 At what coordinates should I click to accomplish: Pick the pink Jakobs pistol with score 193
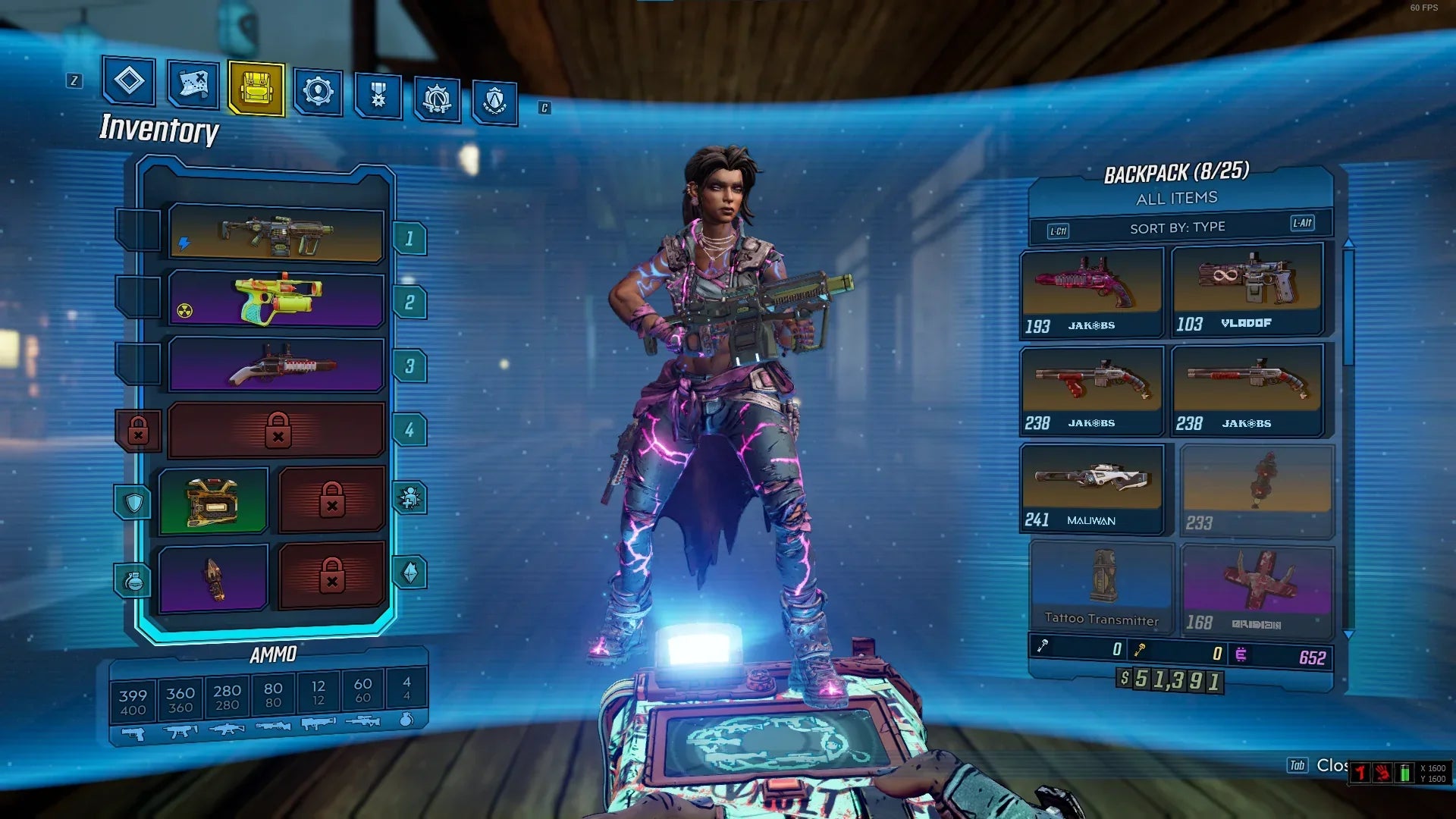[1091, 292]
